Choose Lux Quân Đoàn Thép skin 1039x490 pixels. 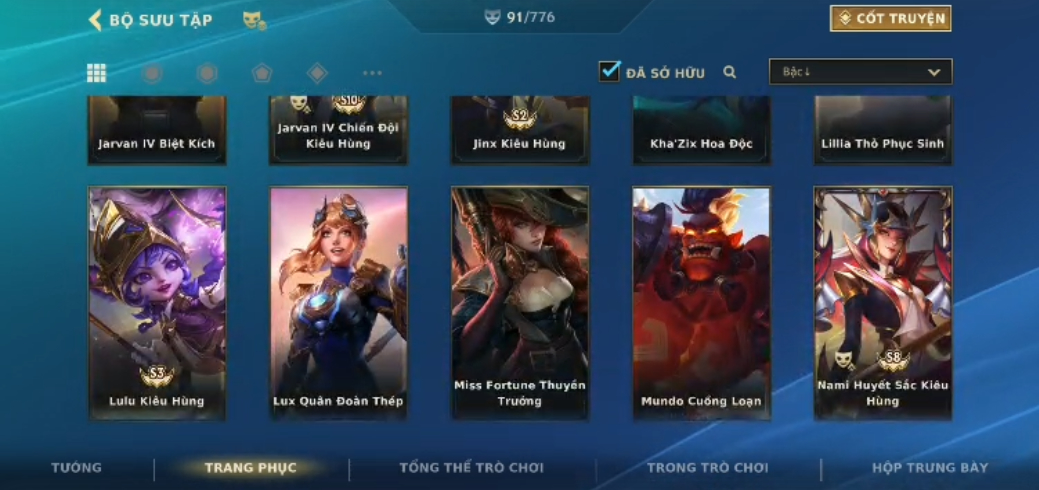tap(338, 302)
